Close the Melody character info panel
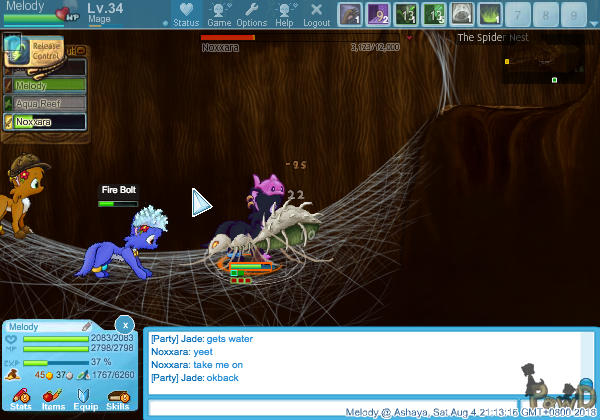 pyautogui.click(x=123, y=325)
